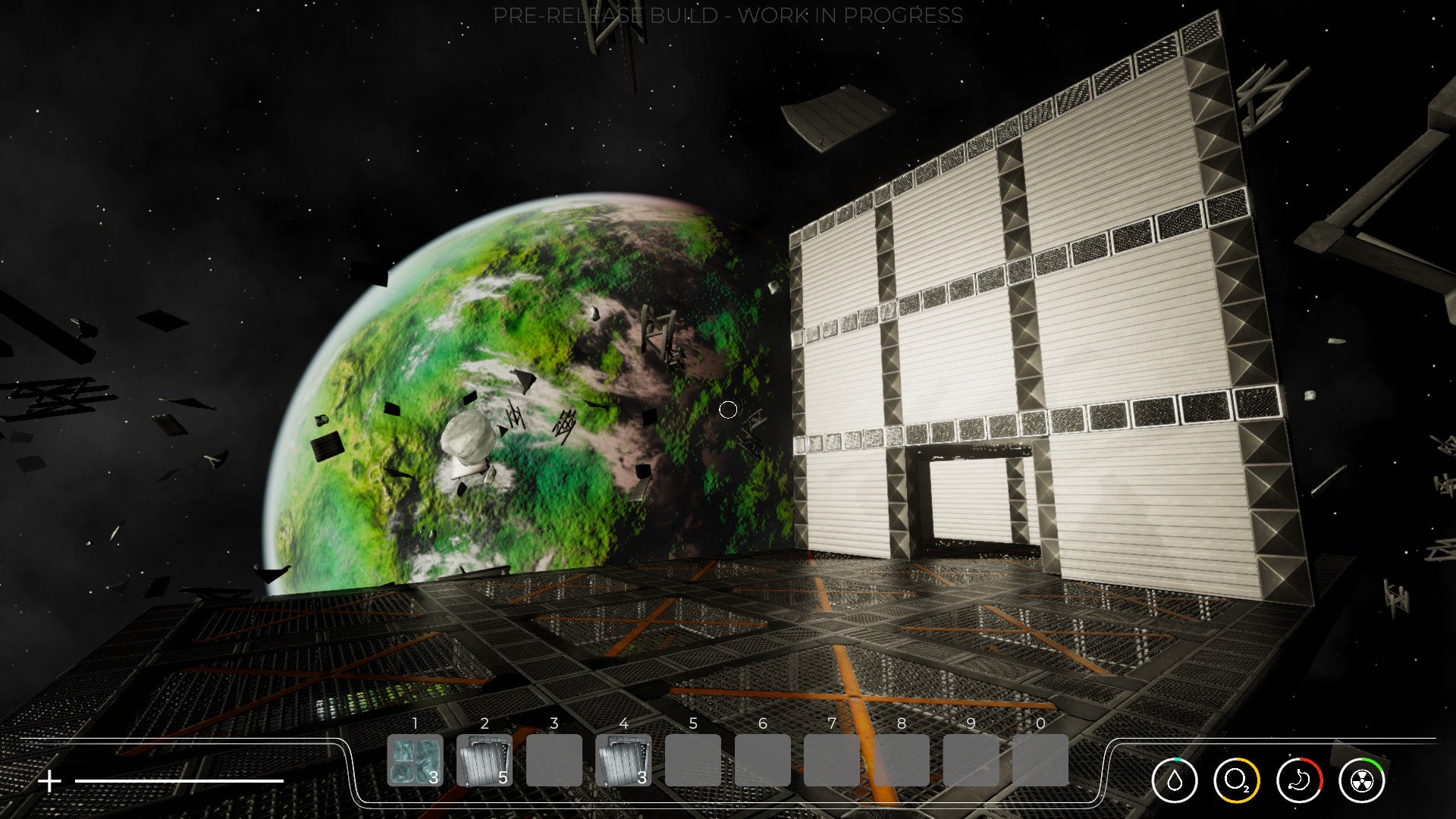Image resolution: width=1456 pixels, height=819 pixels.
Task: Click hotbar slot 9
Action: point(969,761)
